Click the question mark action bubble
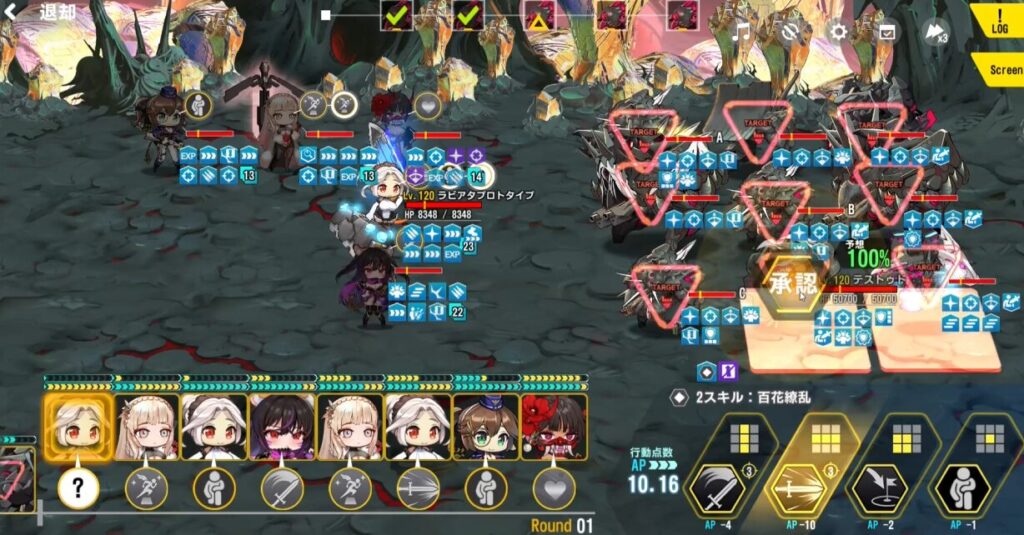 tap(77, 488)
